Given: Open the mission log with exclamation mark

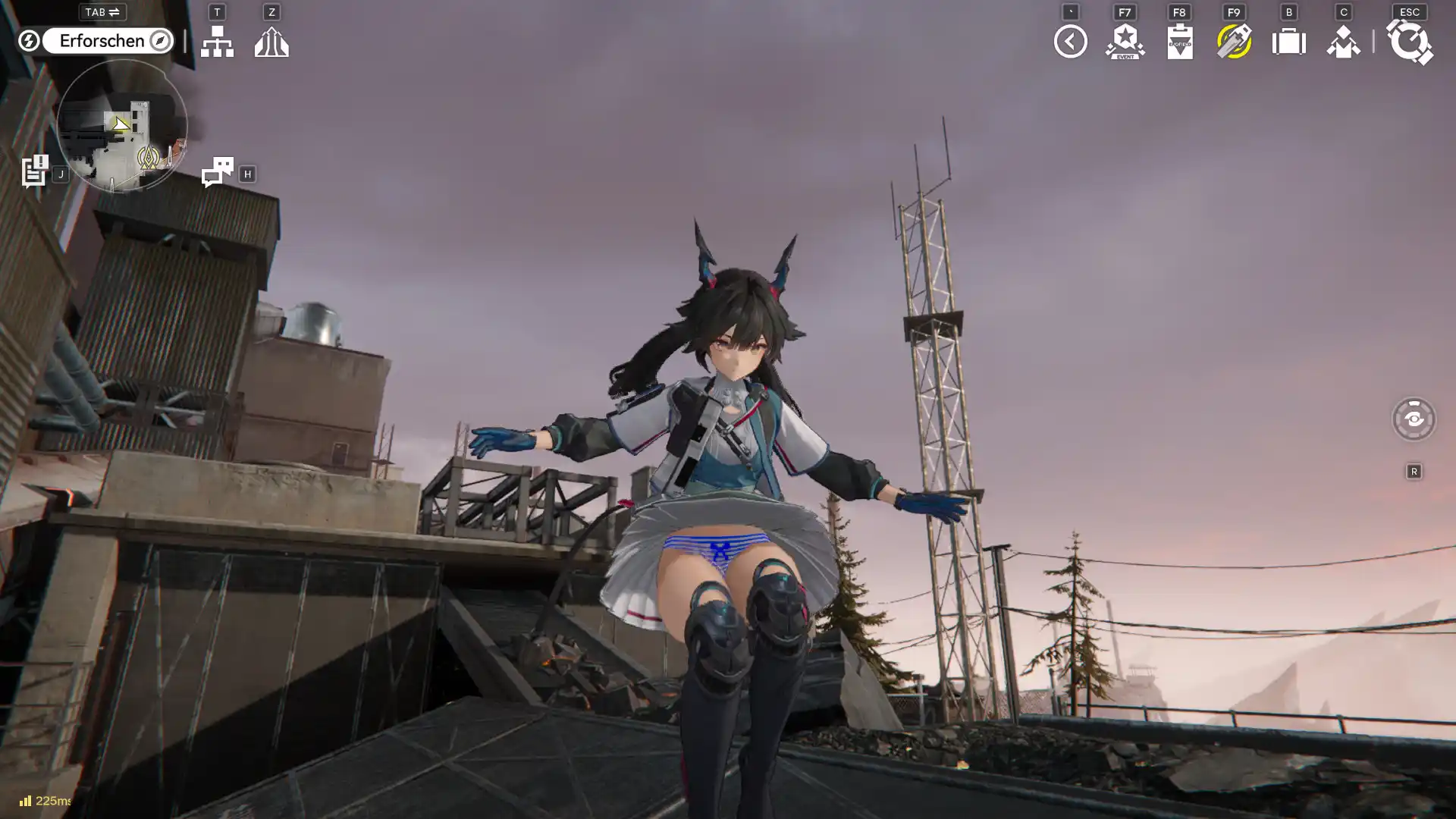Looking at the screenshot, I should pyautogui.click(x=34, y=171).
